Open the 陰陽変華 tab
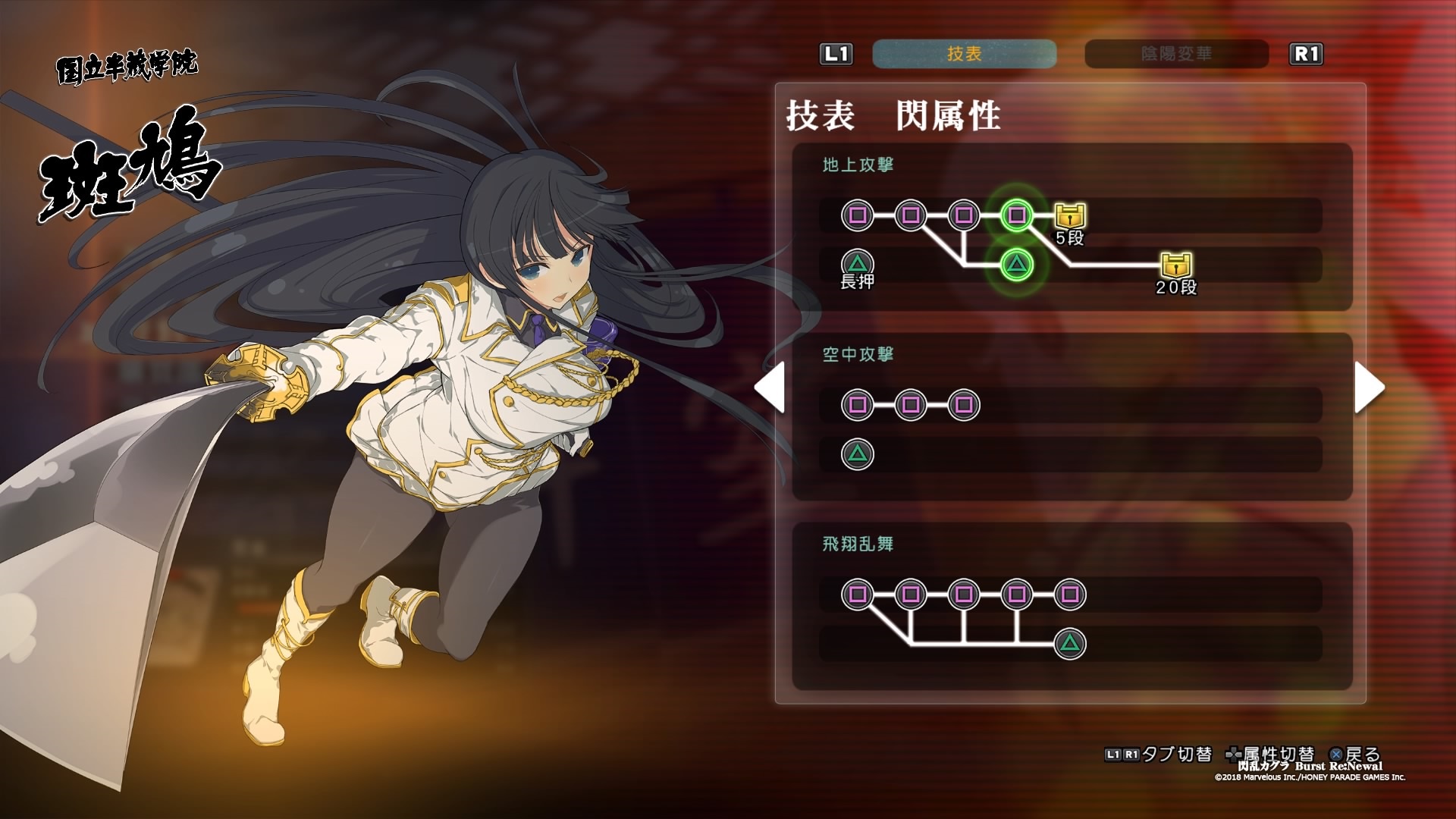This screenshot has width=1456, height=819. tap(1176, 54)
